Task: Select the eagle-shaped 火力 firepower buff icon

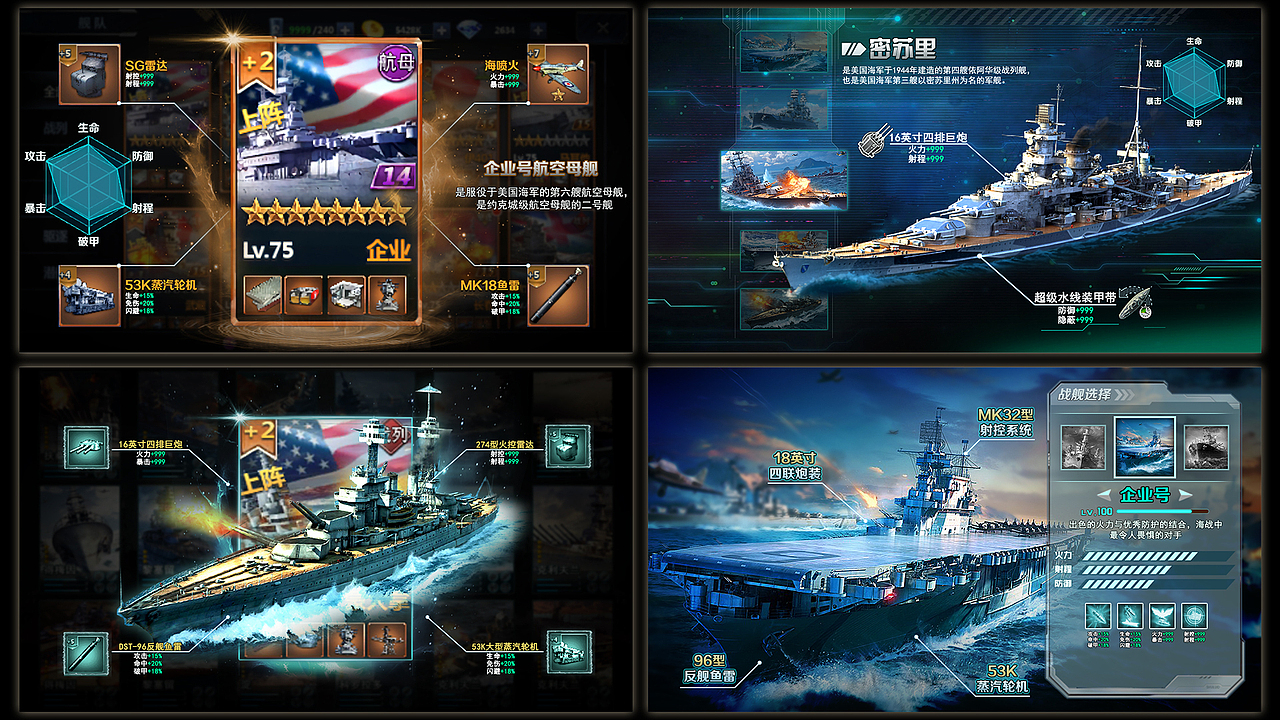Action: (x=1162, y=616)
